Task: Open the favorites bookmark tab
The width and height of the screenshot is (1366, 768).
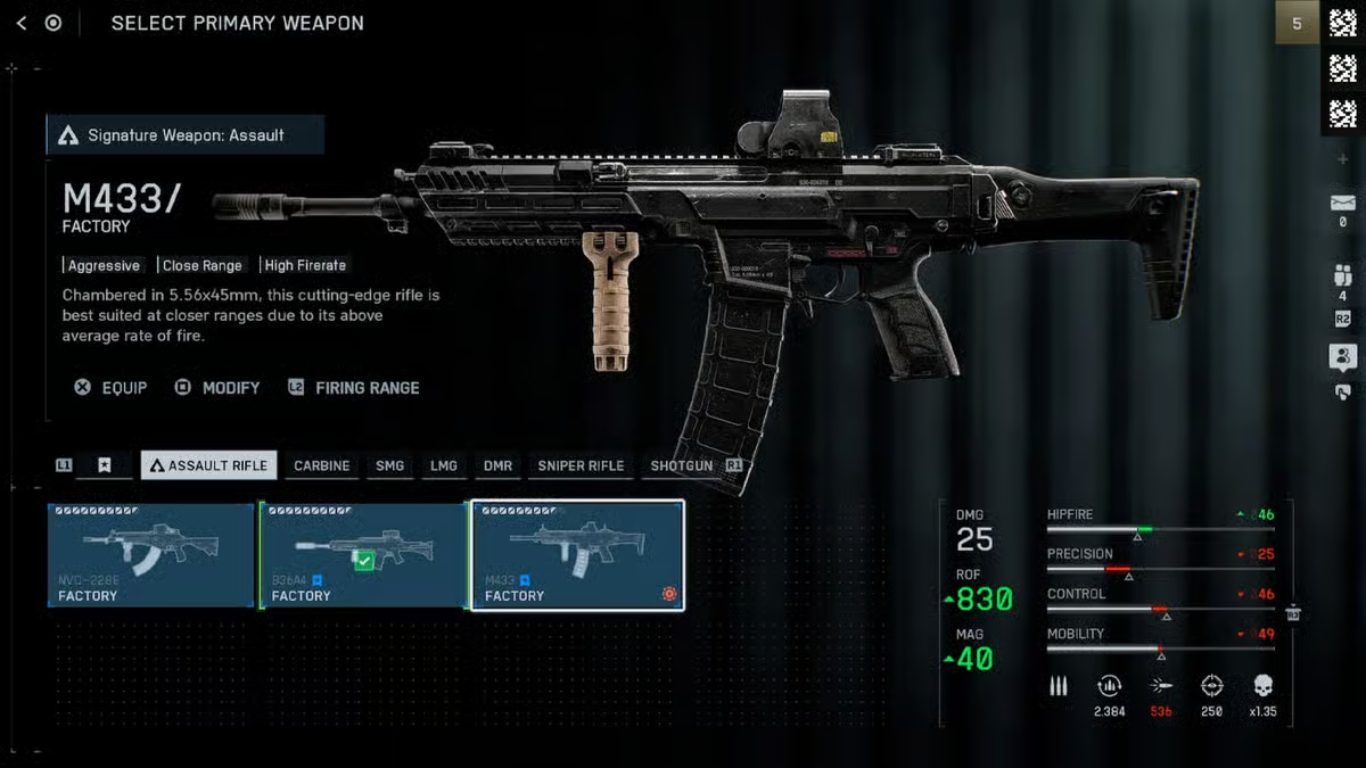Action: pos(104,465)
